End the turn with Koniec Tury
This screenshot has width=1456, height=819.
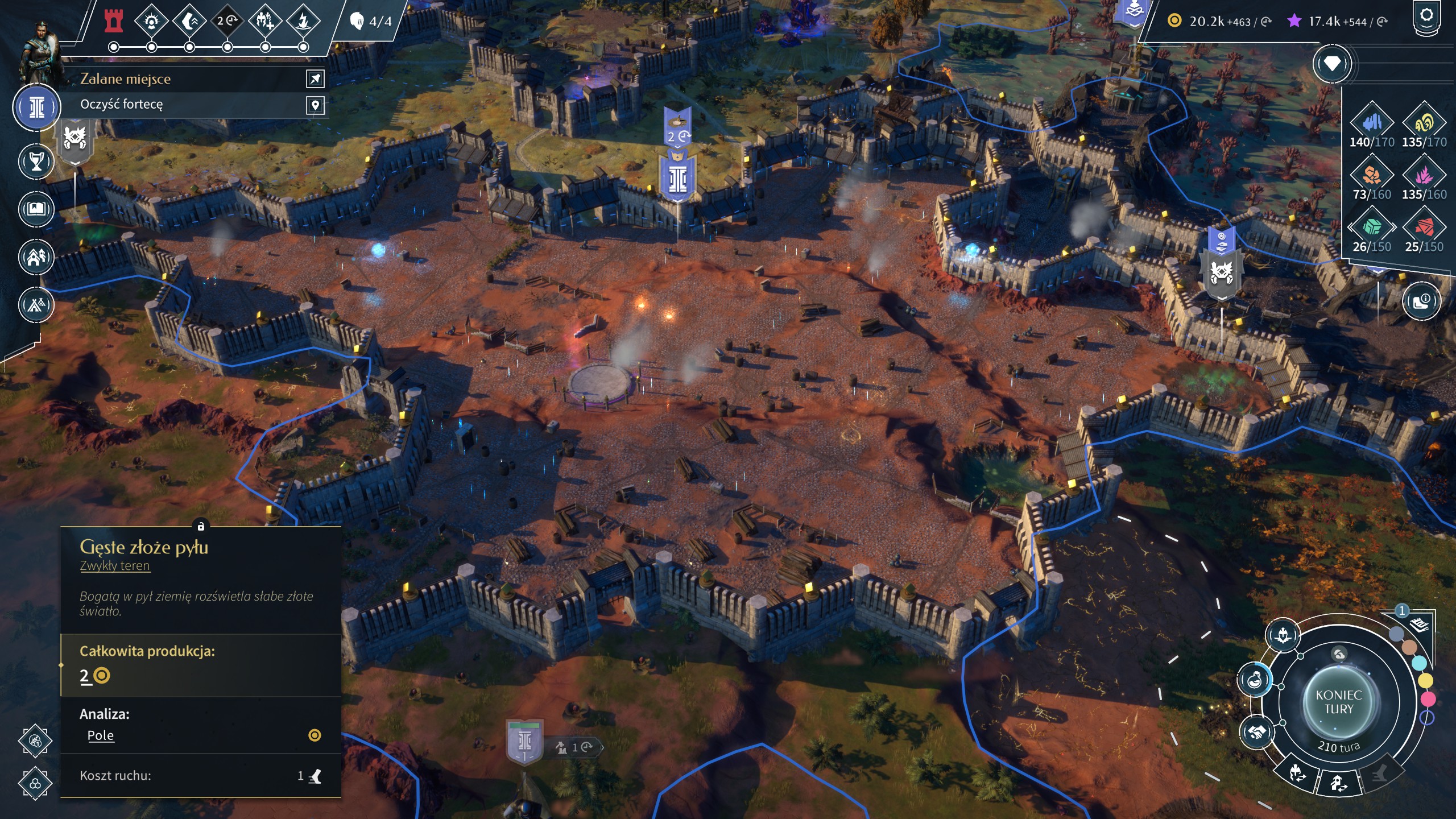pos(1338,702)
